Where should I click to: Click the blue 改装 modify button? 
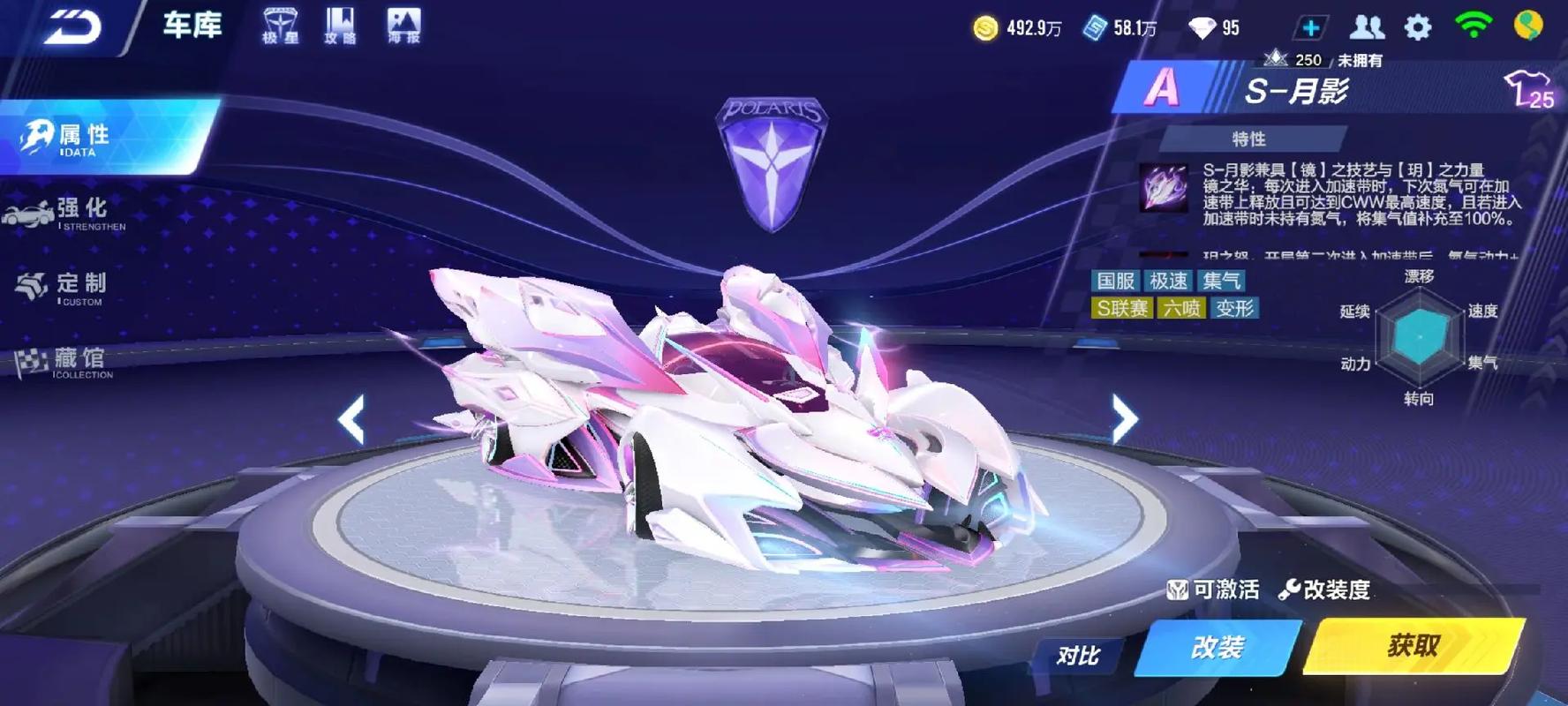(x=1217, y=648)
